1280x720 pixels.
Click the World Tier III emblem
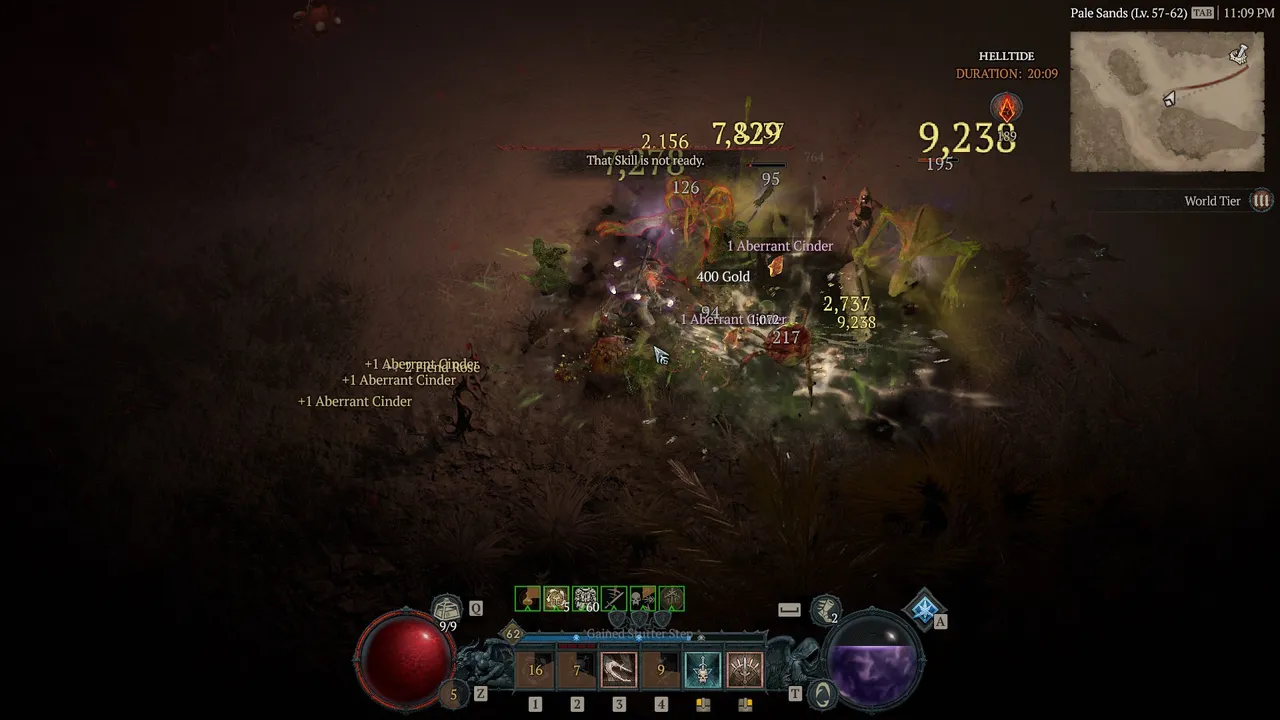pos(1262,201)
